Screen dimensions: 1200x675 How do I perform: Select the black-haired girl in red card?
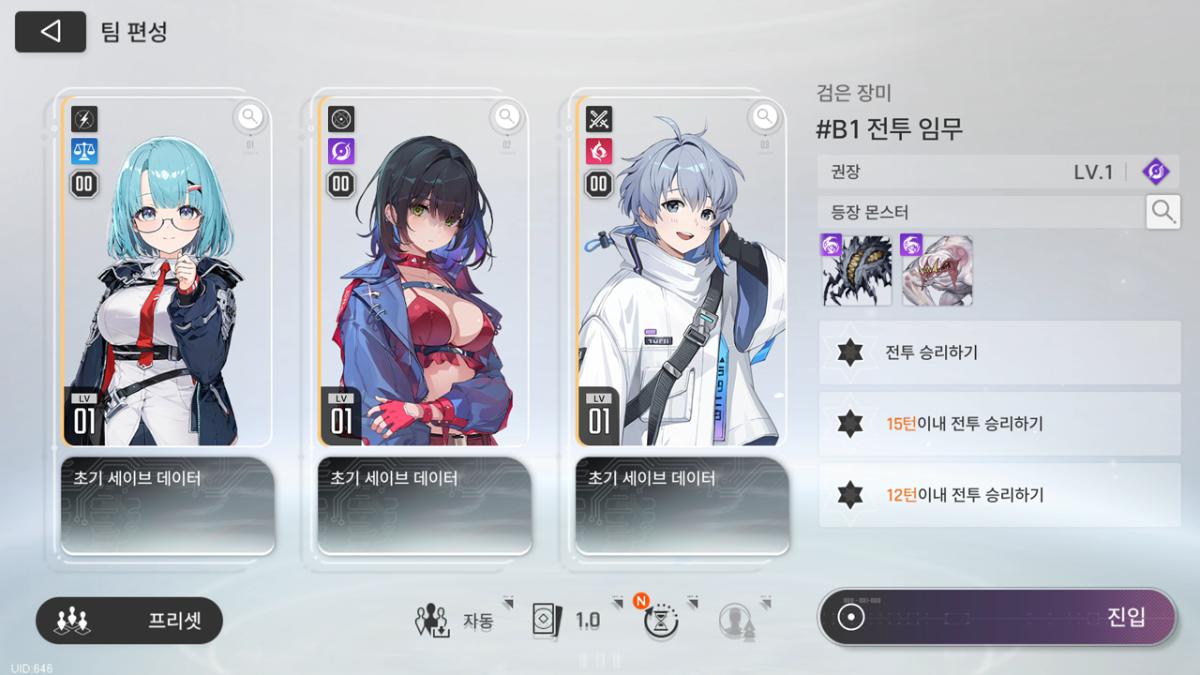(423, 290)
